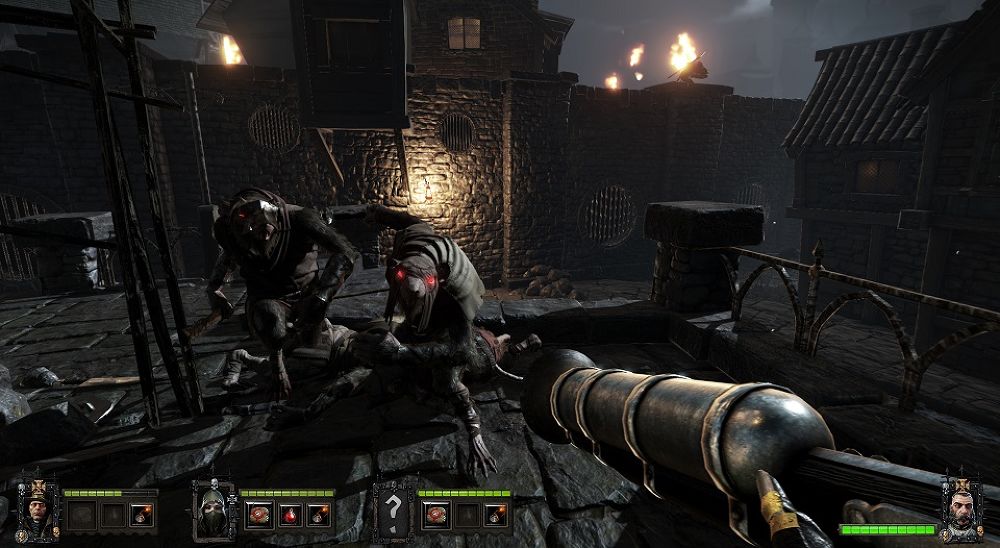Select the hooded teammate's red potion slot

(288, 515)
